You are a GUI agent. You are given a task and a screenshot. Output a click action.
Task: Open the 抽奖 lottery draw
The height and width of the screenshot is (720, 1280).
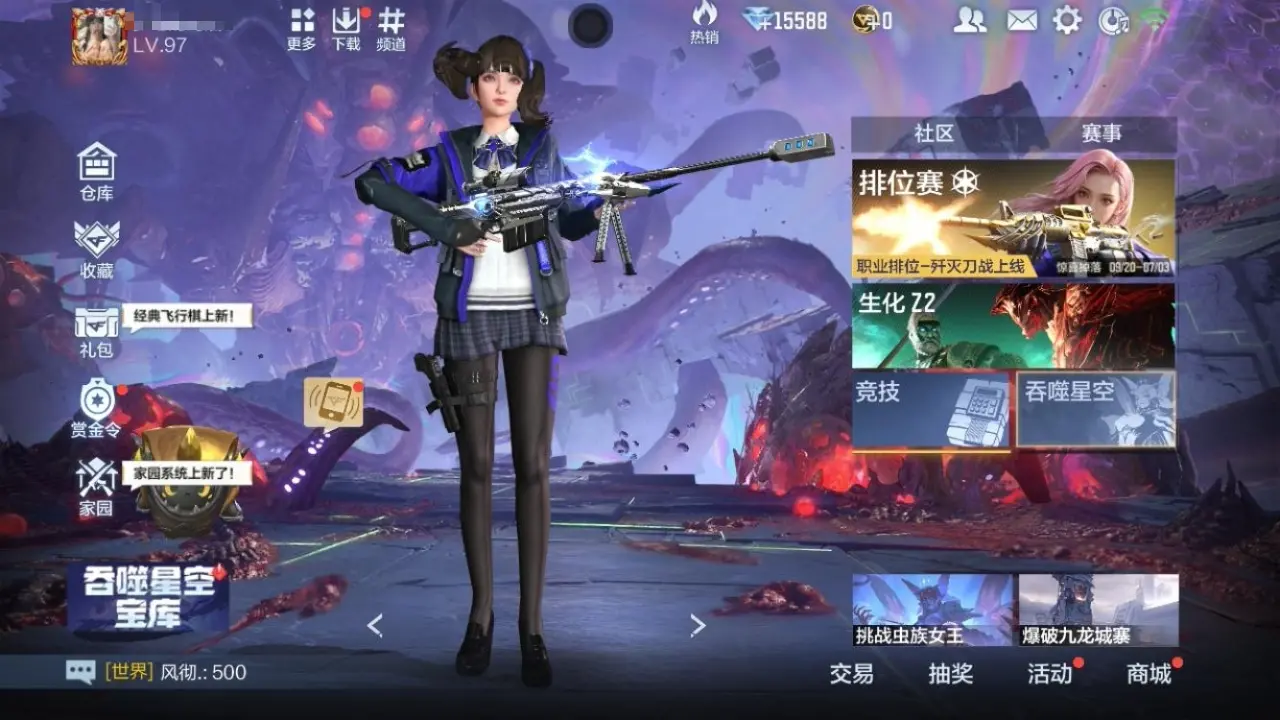(950, 674)
